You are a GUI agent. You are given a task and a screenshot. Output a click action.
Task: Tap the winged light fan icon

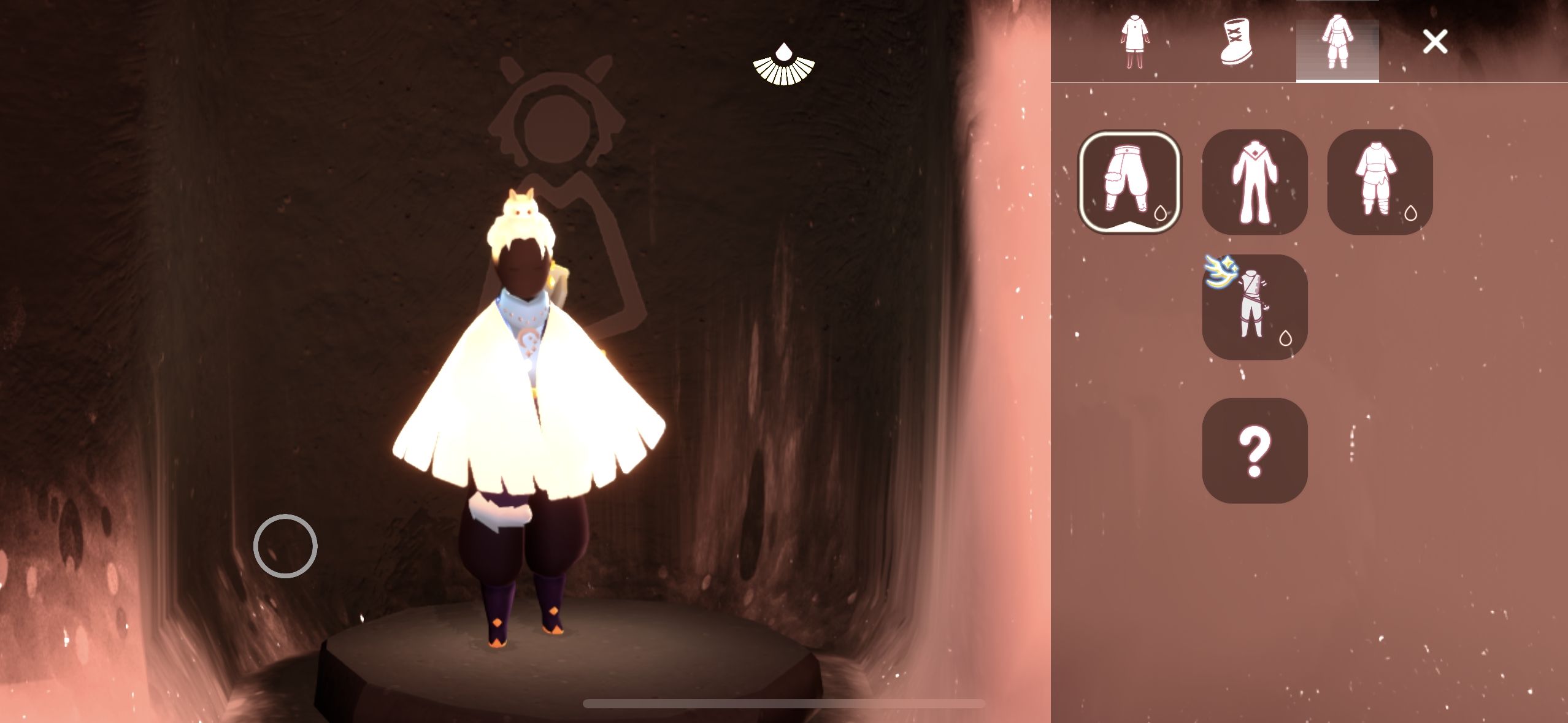click(x=784, y=64)
